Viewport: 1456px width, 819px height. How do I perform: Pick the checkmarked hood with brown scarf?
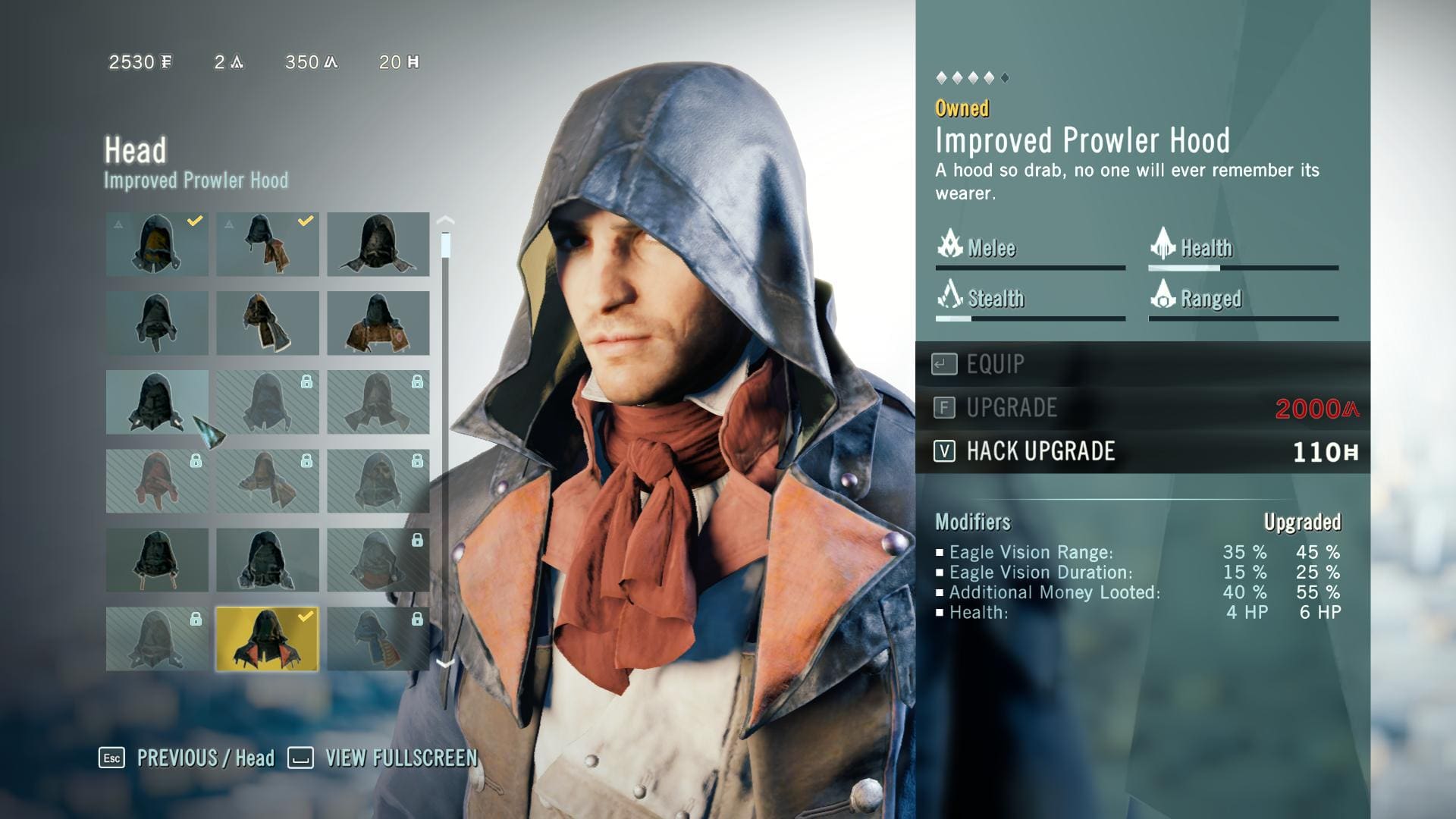click(x=267, y=244)
